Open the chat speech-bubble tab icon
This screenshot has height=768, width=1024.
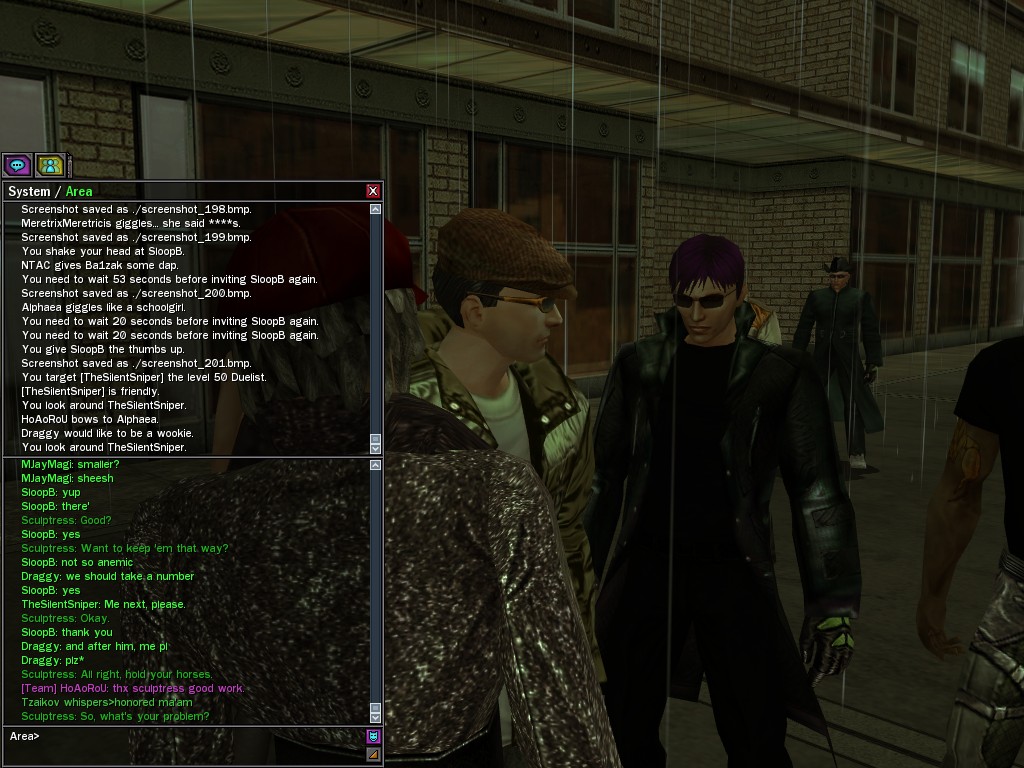point(17,165)
